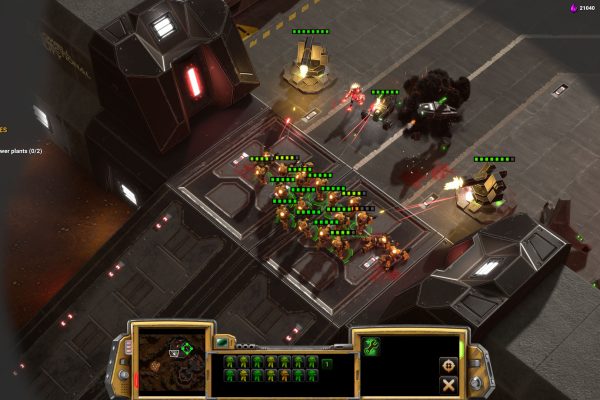Select the control group 1 tab
This screenshot has height=400, width=600.
pos(327,362)
